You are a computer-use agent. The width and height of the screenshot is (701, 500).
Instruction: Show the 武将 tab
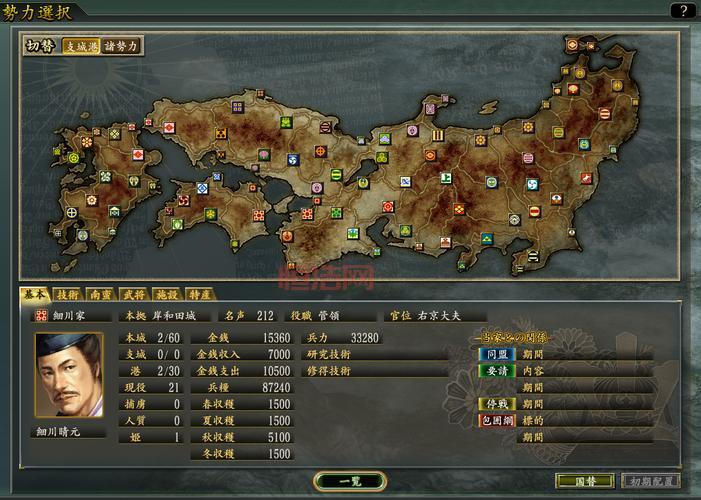pyautogui.click(x=134, y=295)
